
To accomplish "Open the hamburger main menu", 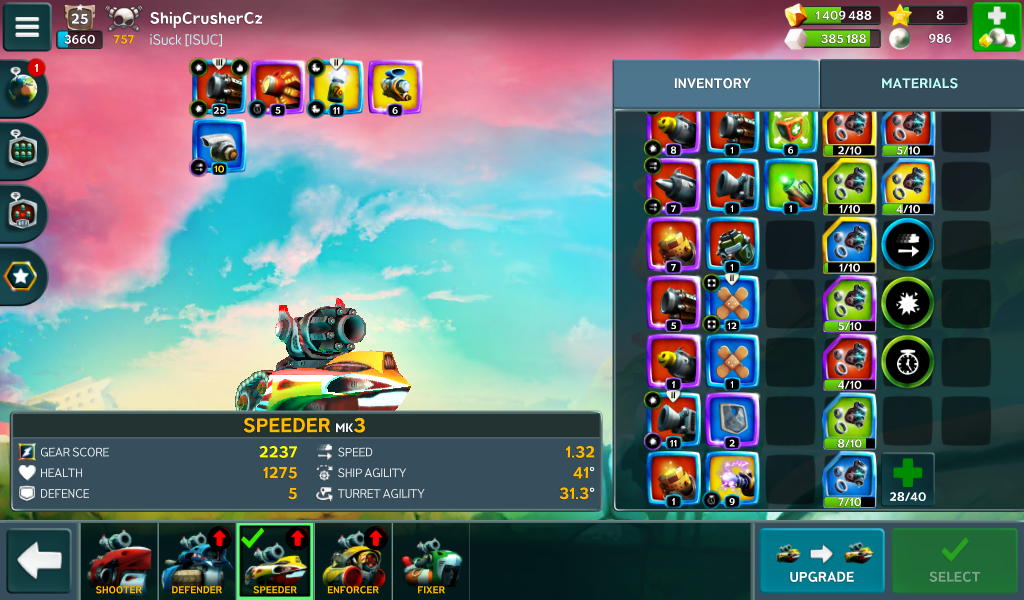I will [27, 26].
